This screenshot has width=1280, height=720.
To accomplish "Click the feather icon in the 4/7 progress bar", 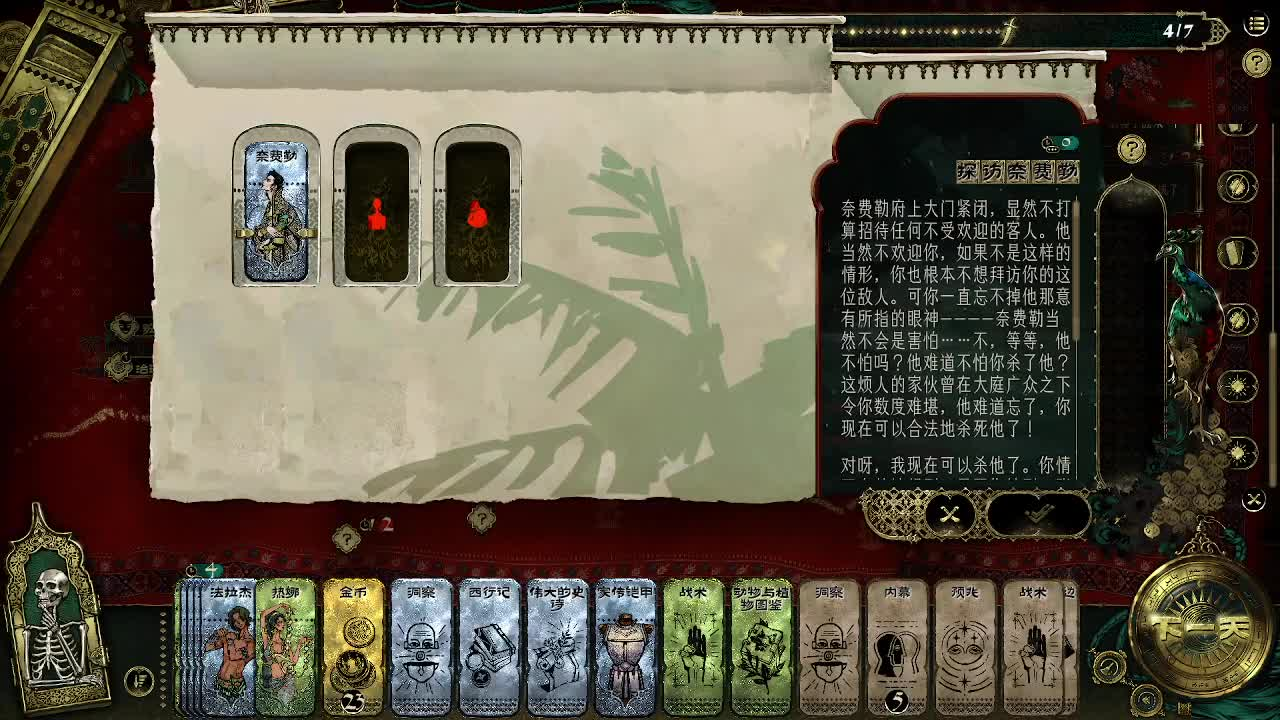I will pos(1008,31).
